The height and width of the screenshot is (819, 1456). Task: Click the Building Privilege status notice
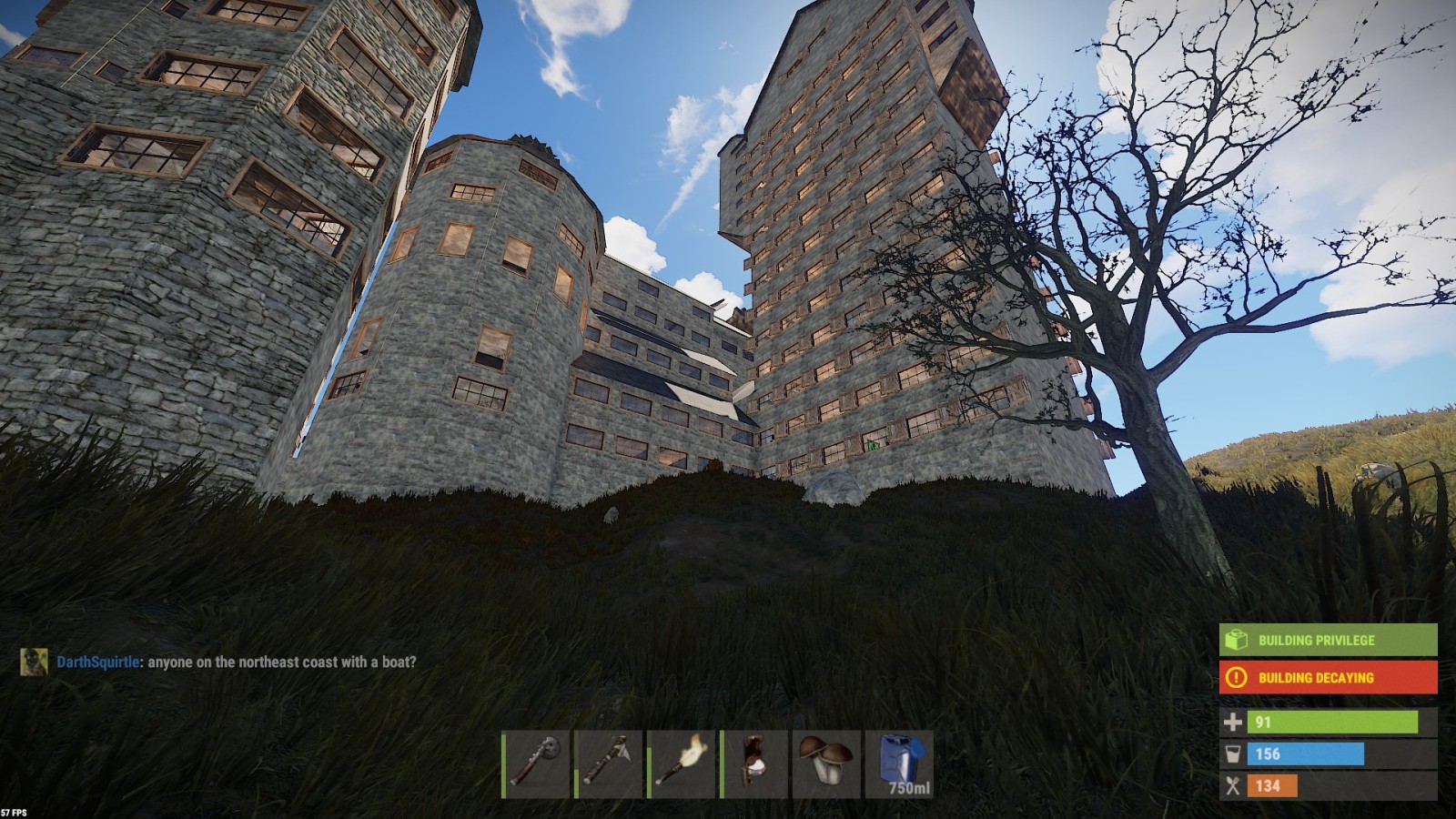point(1328,641)
